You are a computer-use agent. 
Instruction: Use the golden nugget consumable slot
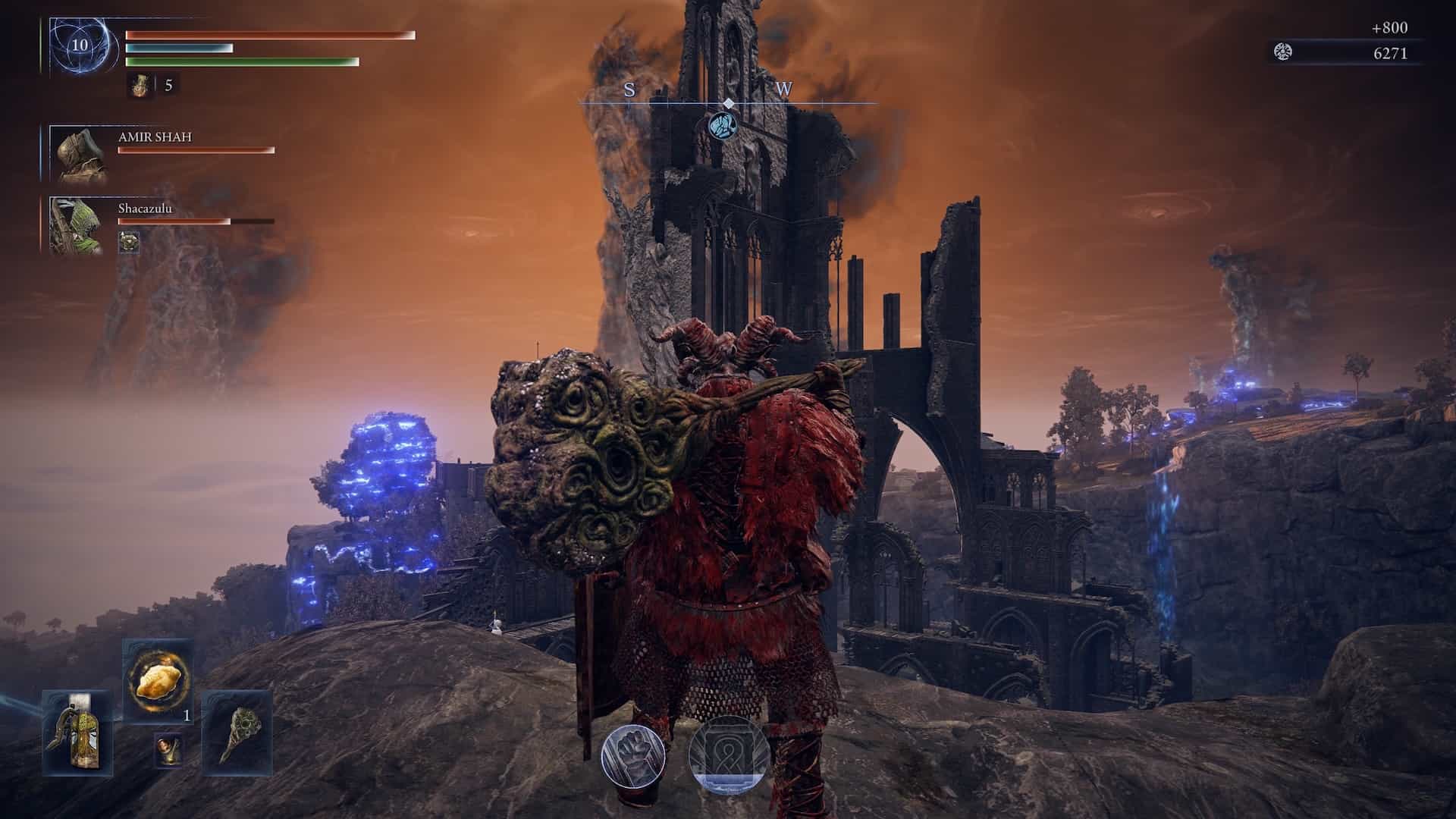point(158,681)
